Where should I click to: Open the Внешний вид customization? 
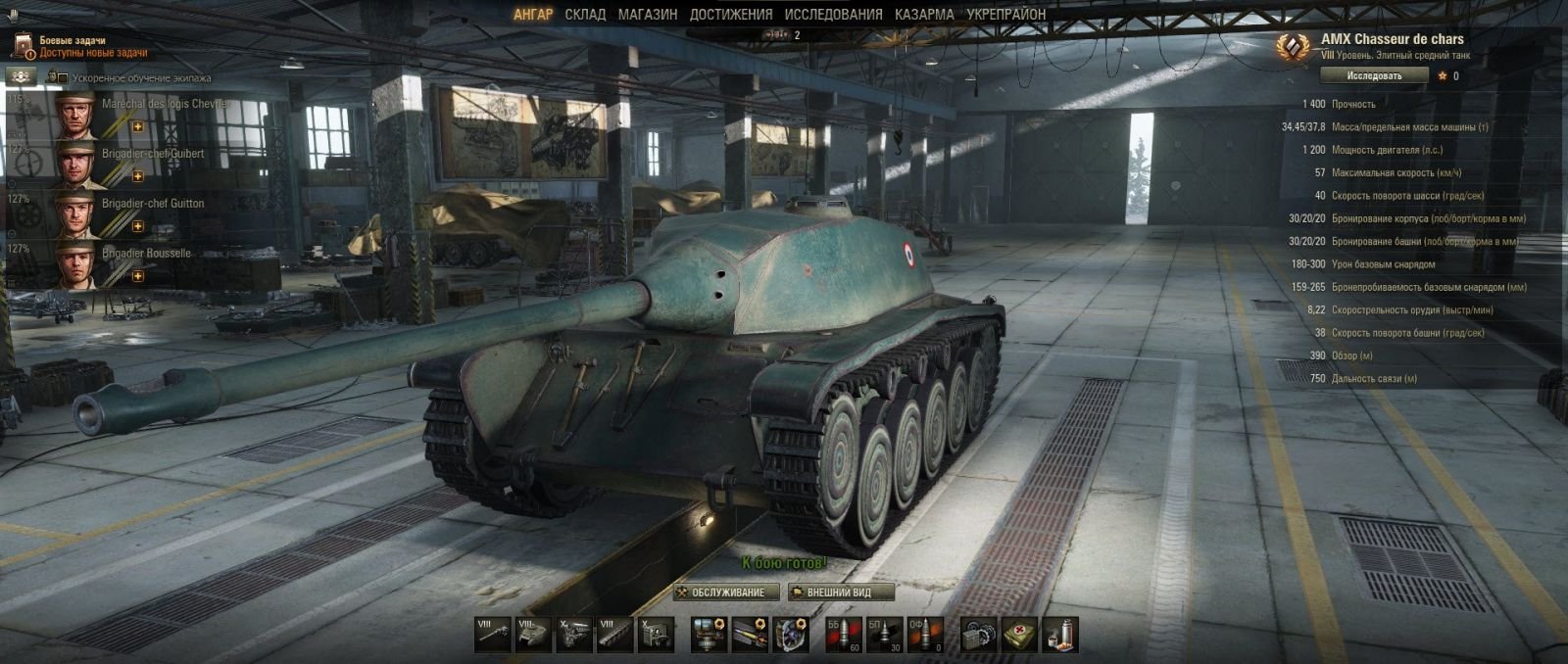click(842, 593)
